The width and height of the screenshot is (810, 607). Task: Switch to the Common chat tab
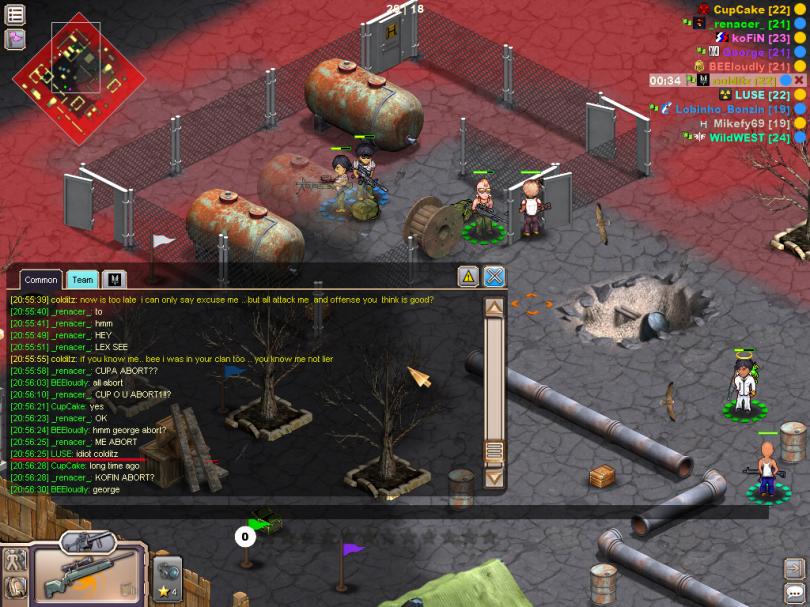click(x=41, y=280)
